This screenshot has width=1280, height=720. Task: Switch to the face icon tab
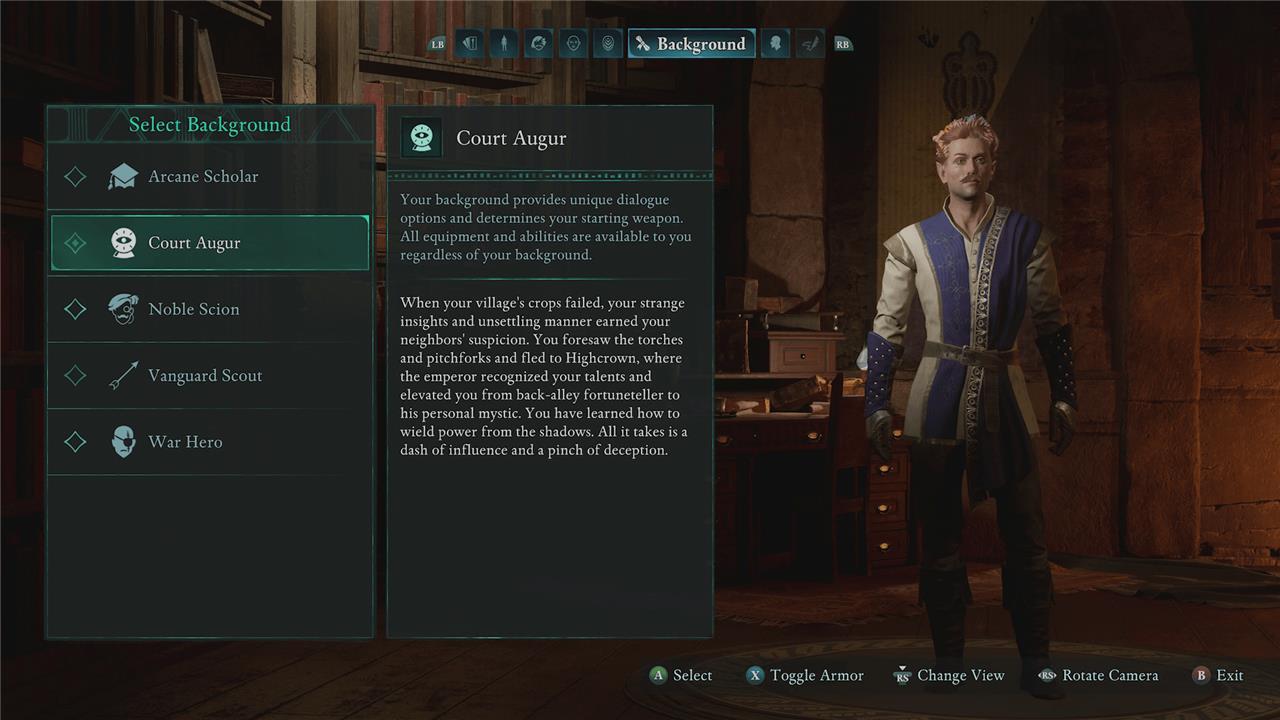pos(573,44)
